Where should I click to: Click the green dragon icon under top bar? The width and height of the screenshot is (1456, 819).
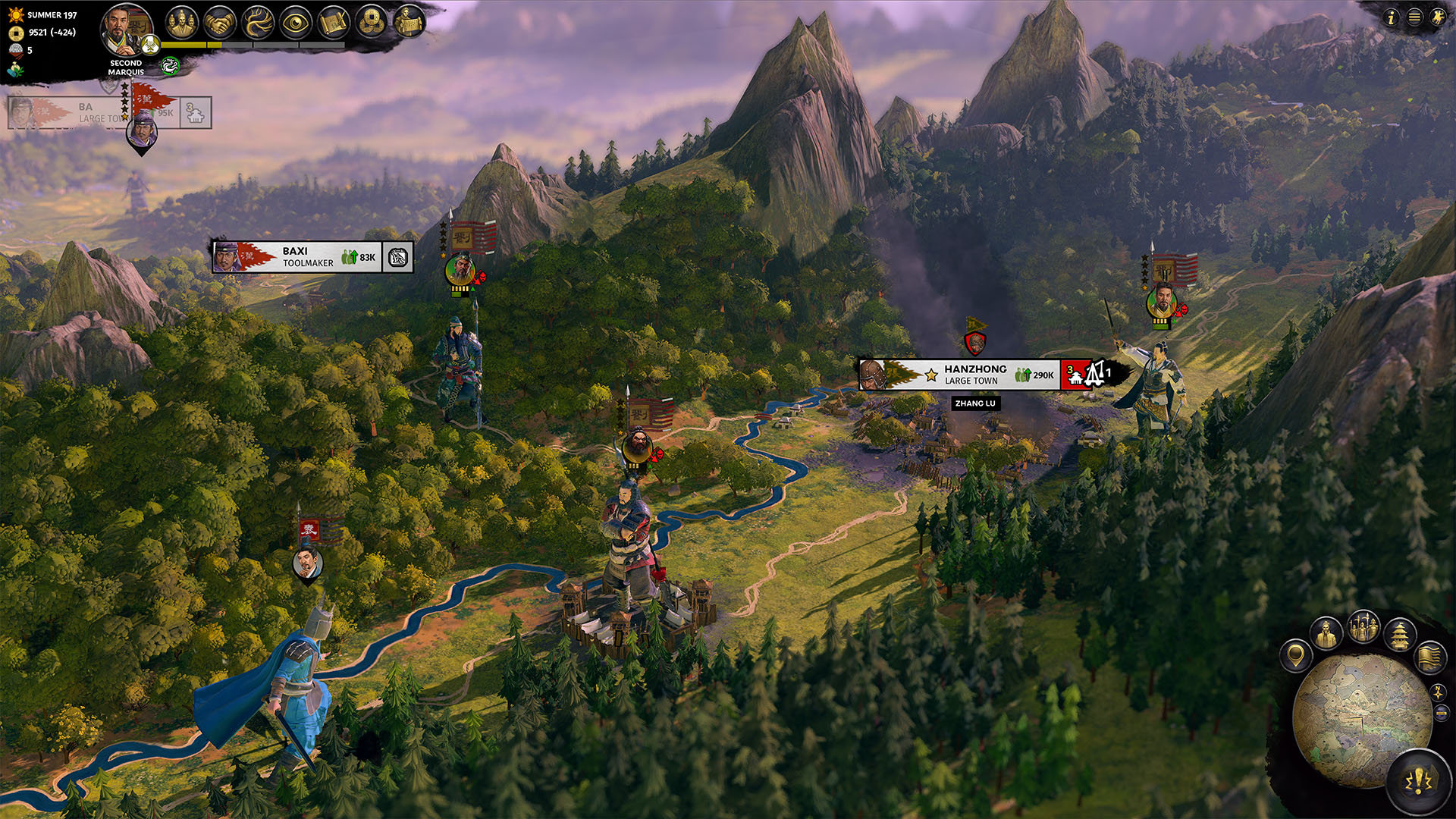point(169,67)
